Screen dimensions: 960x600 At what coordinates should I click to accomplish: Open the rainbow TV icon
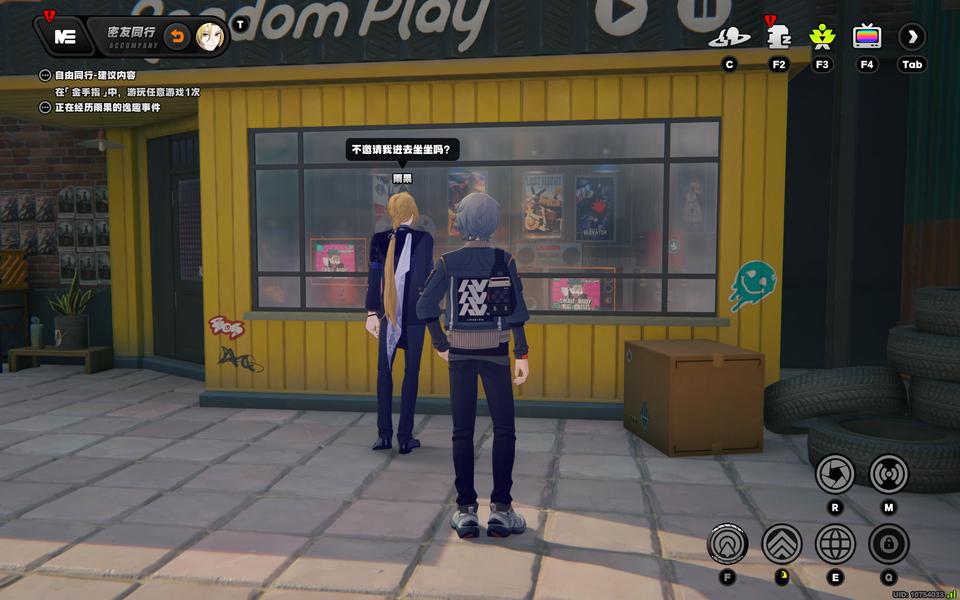click(867, 38)
